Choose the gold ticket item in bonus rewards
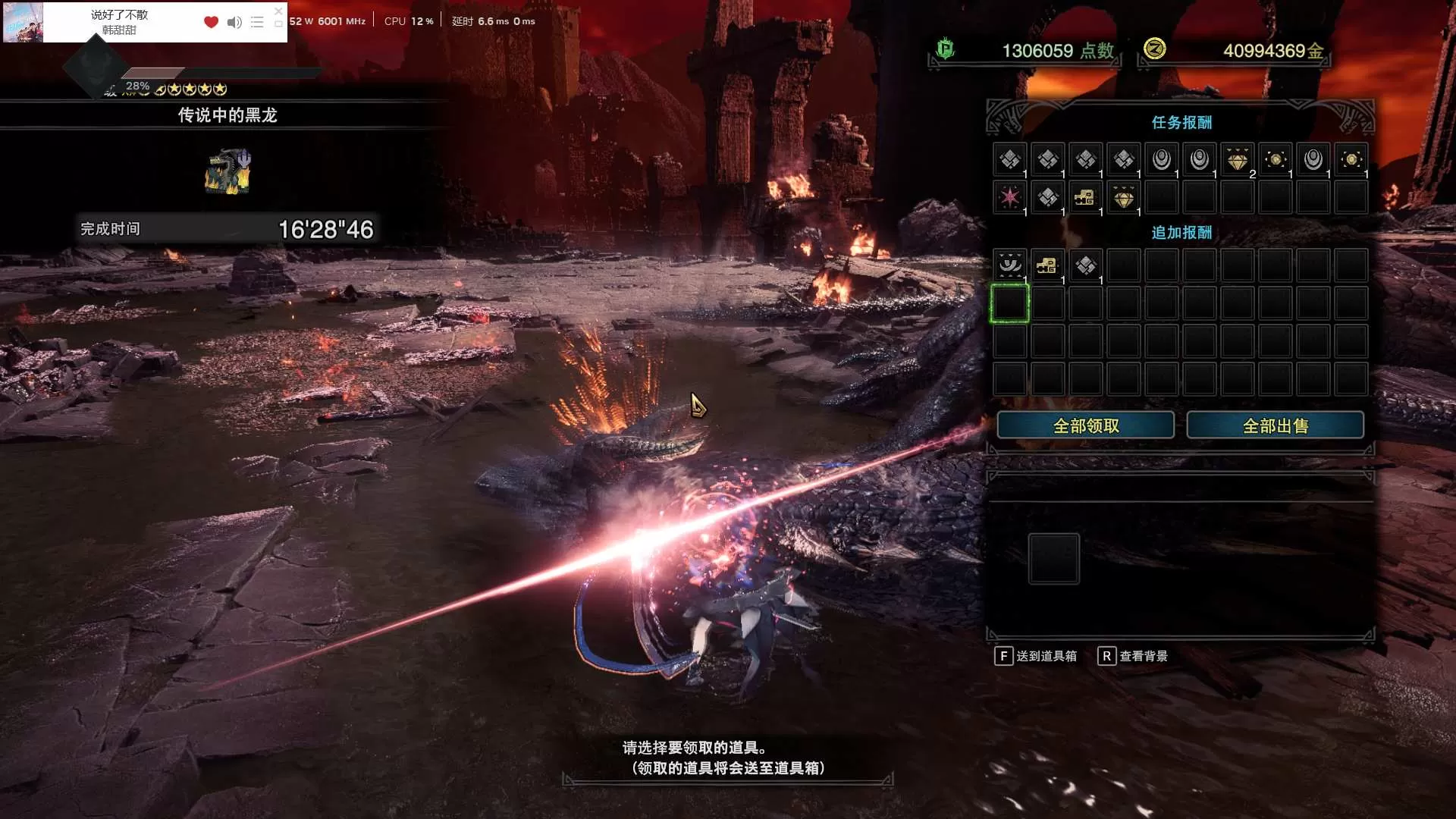The image size is (1456, 819). click(1047, 265)
